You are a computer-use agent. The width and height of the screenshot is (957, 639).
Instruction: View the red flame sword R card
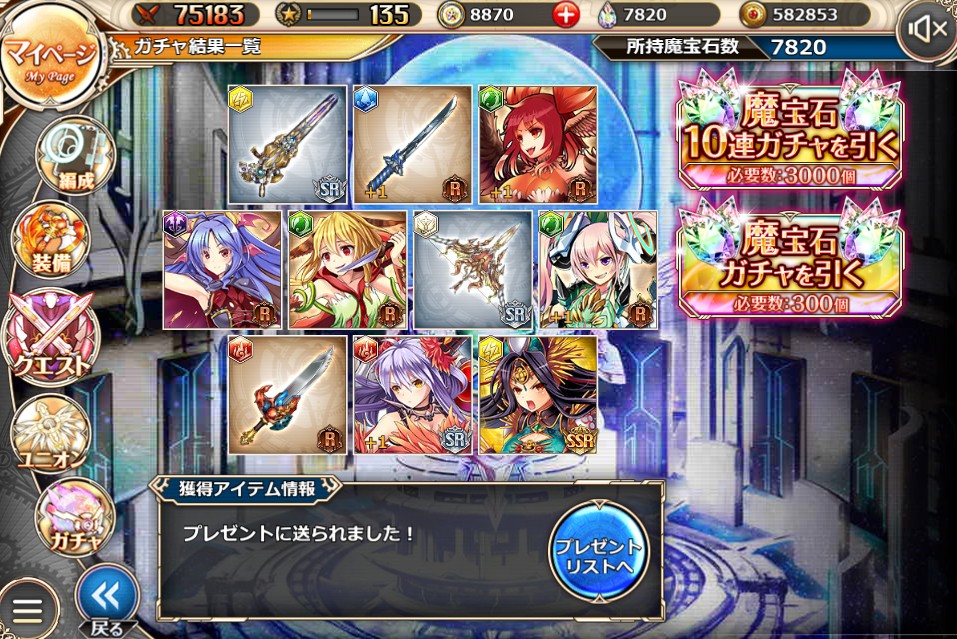(x=287, y=395)
